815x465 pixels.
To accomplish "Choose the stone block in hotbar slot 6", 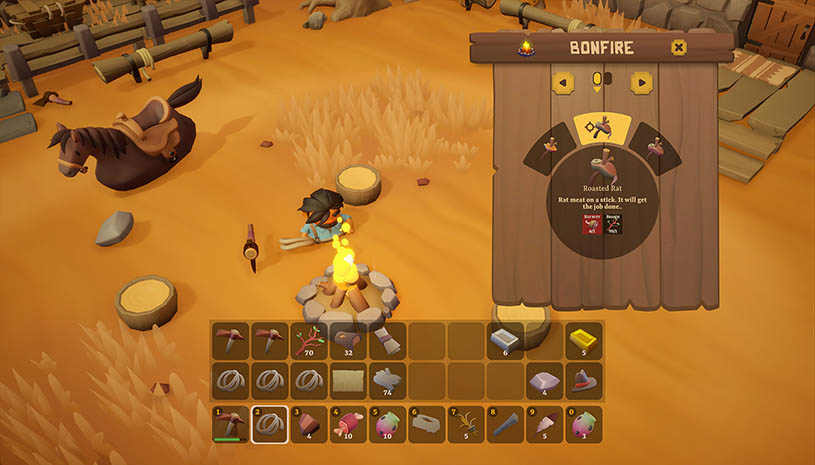I will point(427,422).
